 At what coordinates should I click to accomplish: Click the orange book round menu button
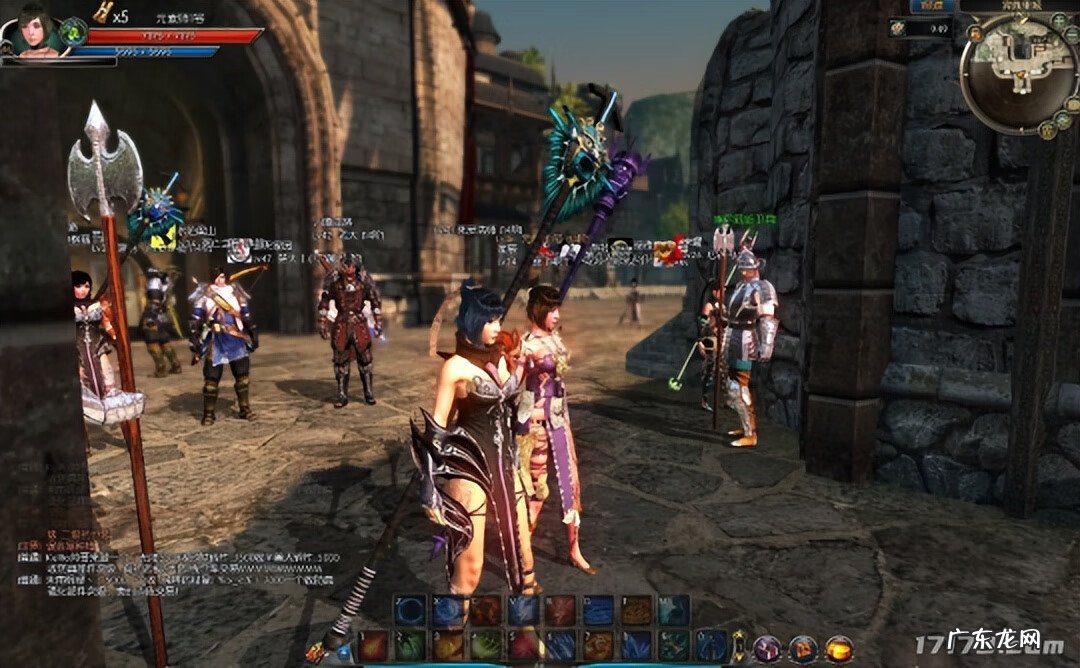pos(803,648)
